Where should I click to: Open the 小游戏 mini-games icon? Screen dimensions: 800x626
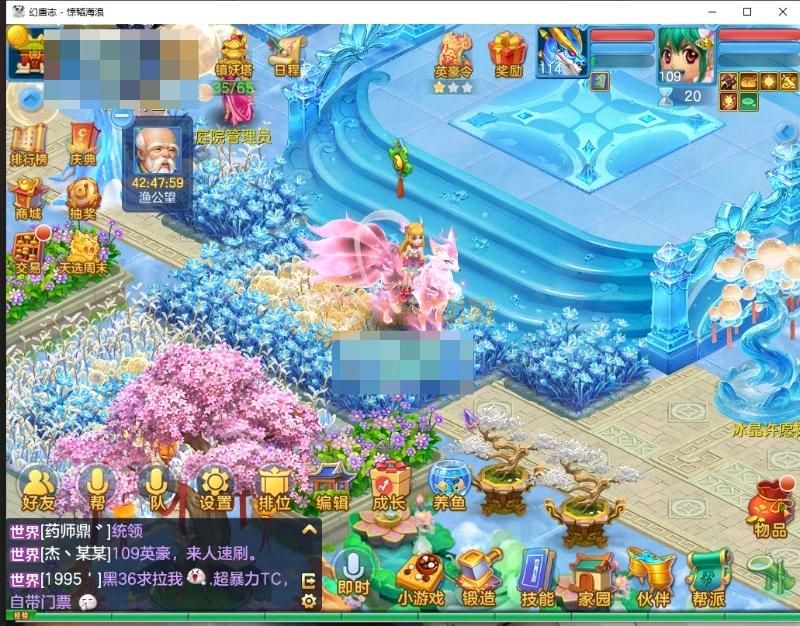(420, 578)
